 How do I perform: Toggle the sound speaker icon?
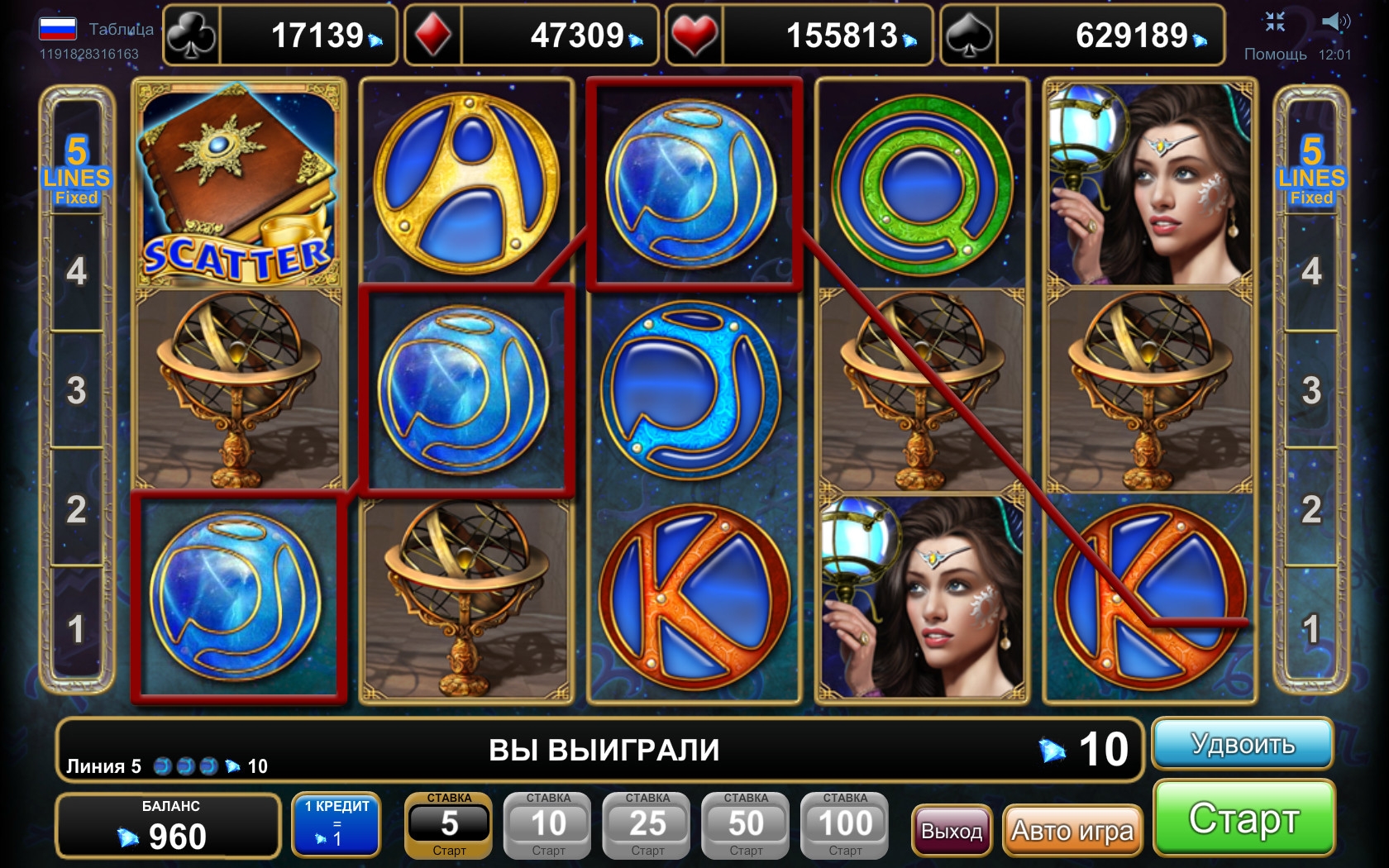(1334, 22)
